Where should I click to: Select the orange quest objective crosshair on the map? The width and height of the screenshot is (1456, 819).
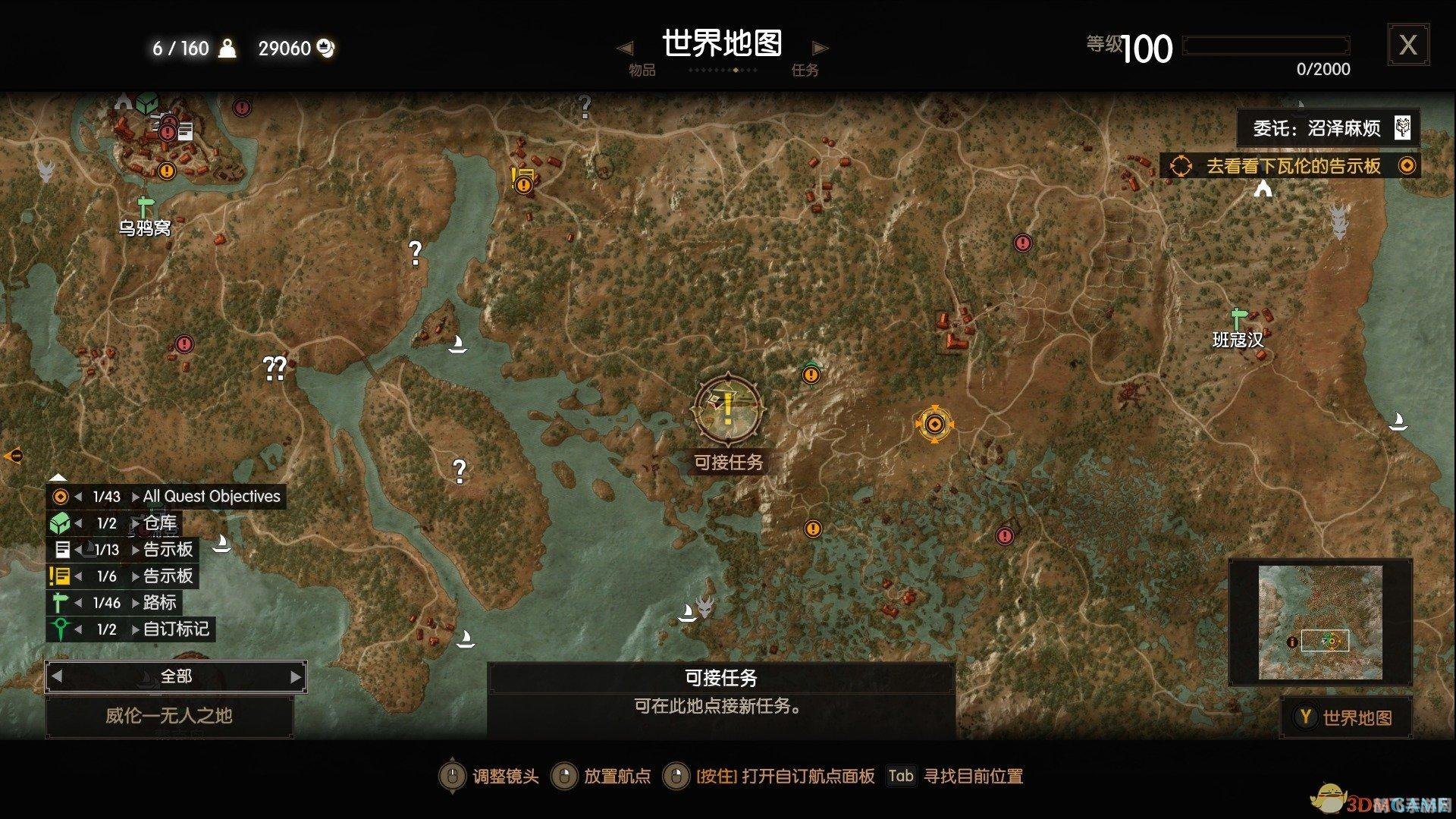tap(935, 425)
